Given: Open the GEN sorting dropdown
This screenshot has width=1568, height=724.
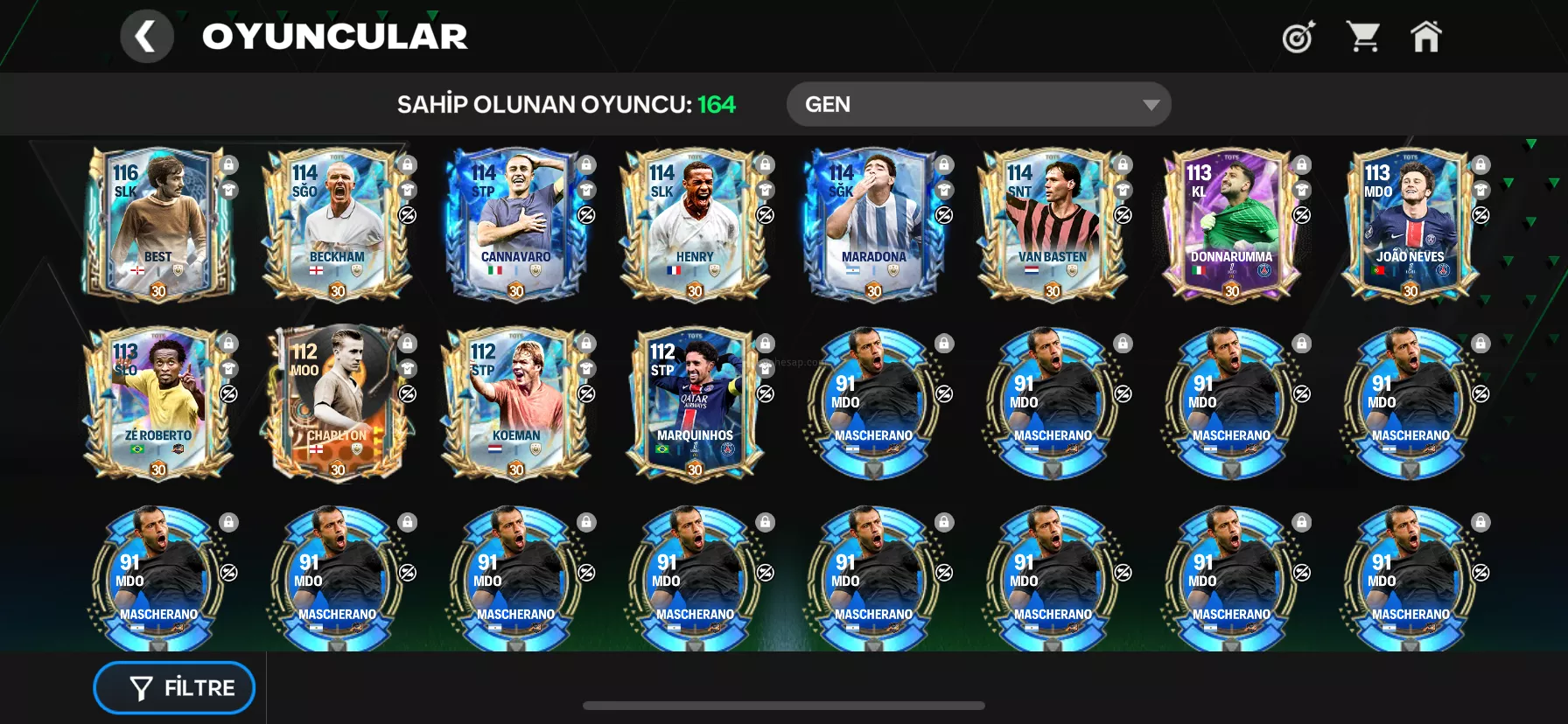Looking at the screenshot, I should click(978, 105).
